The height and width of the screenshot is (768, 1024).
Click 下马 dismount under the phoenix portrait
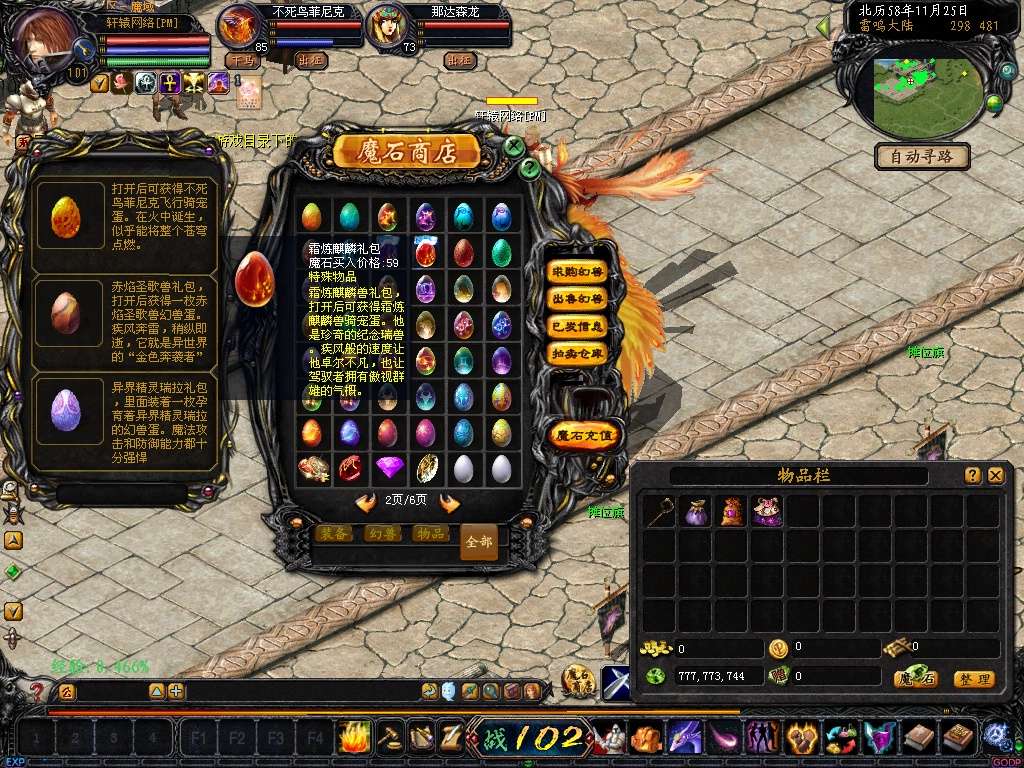(242, 60)
